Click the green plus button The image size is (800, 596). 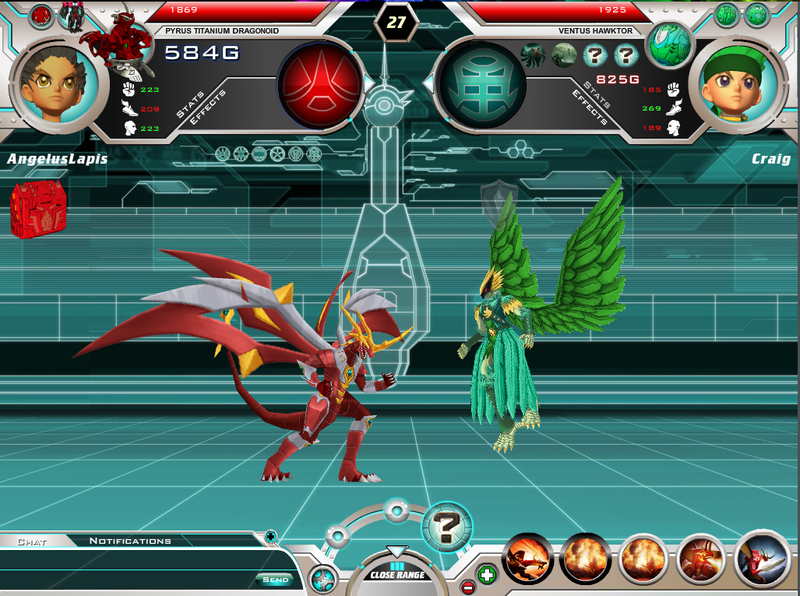[x=487, y=574]
